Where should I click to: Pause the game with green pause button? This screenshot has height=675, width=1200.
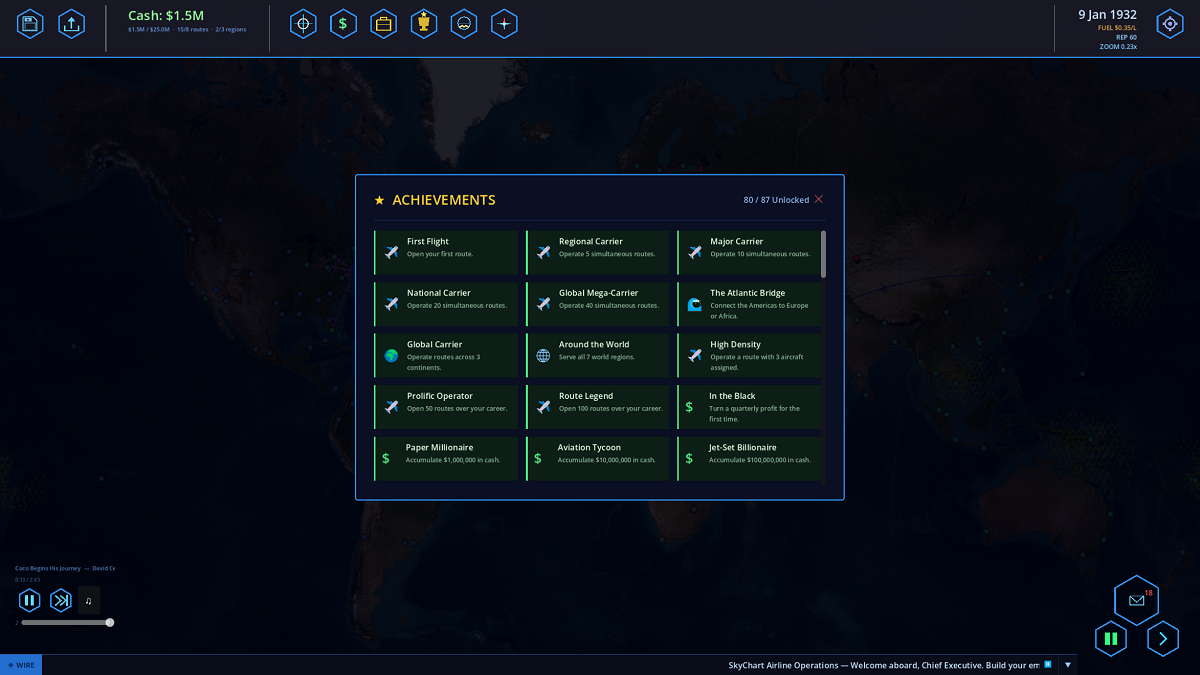[x=1110, y=638]
